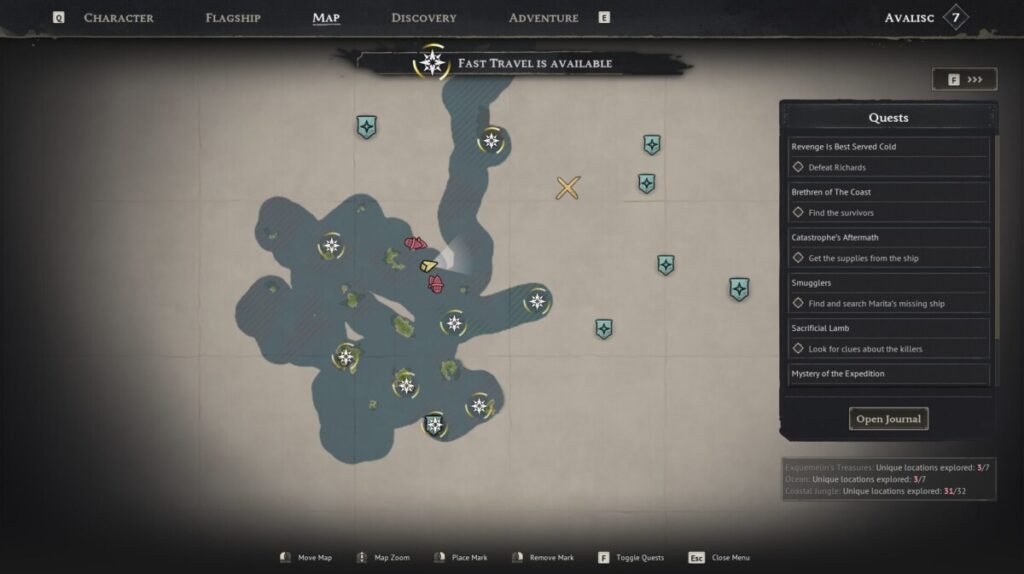
Task: Click the yellow X mark on the map
Action: click(x=568, y=187)
